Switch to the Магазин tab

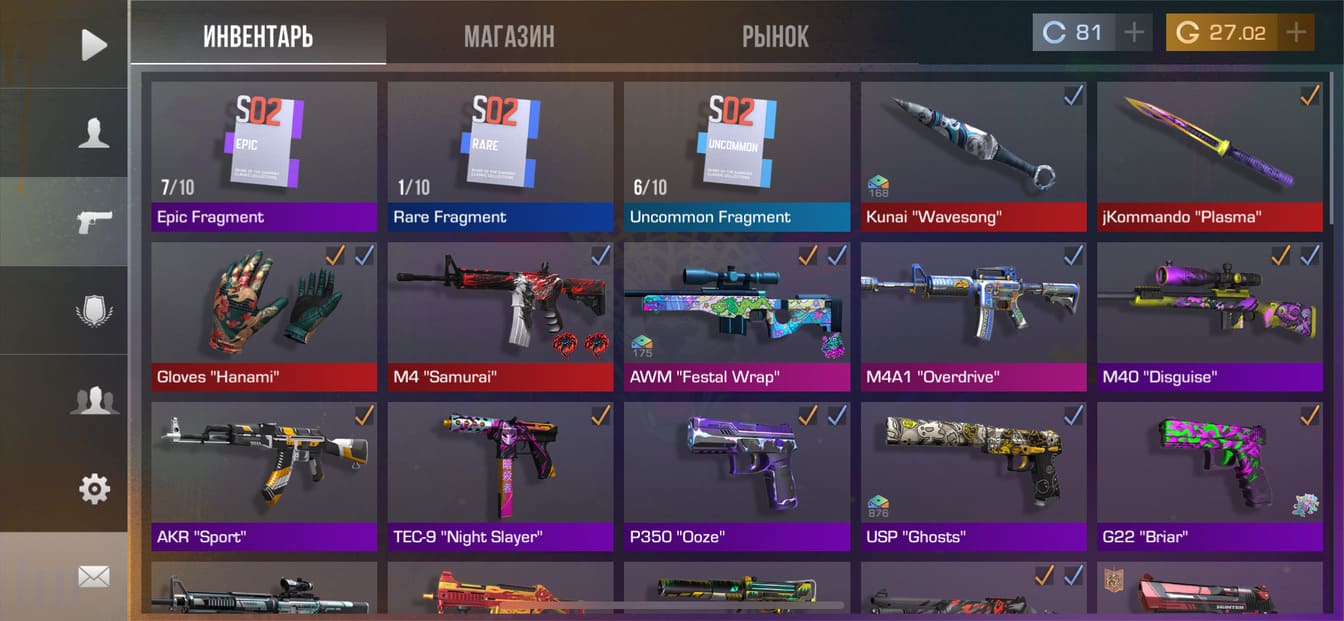[x=509, y=37]
